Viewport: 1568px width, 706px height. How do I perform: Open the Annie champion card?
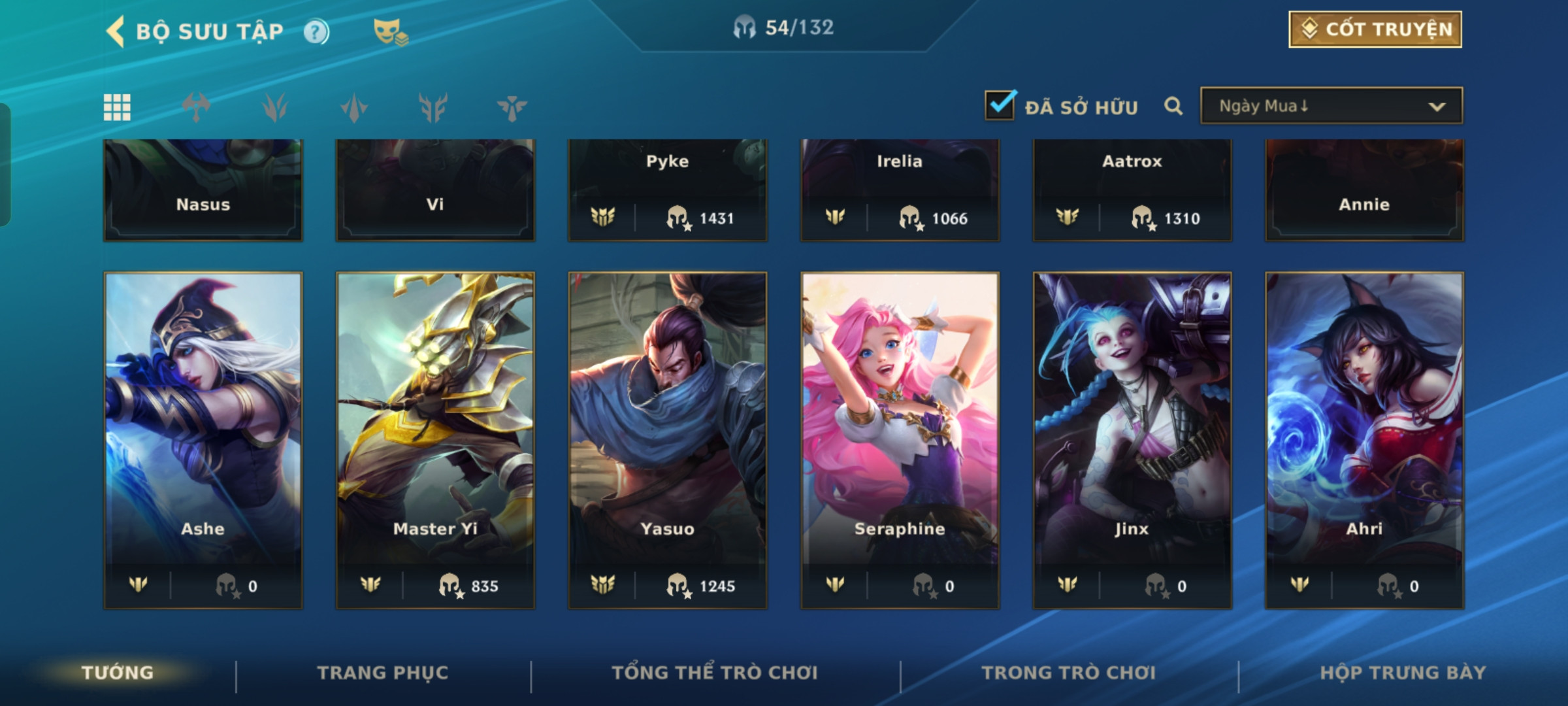1364,190
